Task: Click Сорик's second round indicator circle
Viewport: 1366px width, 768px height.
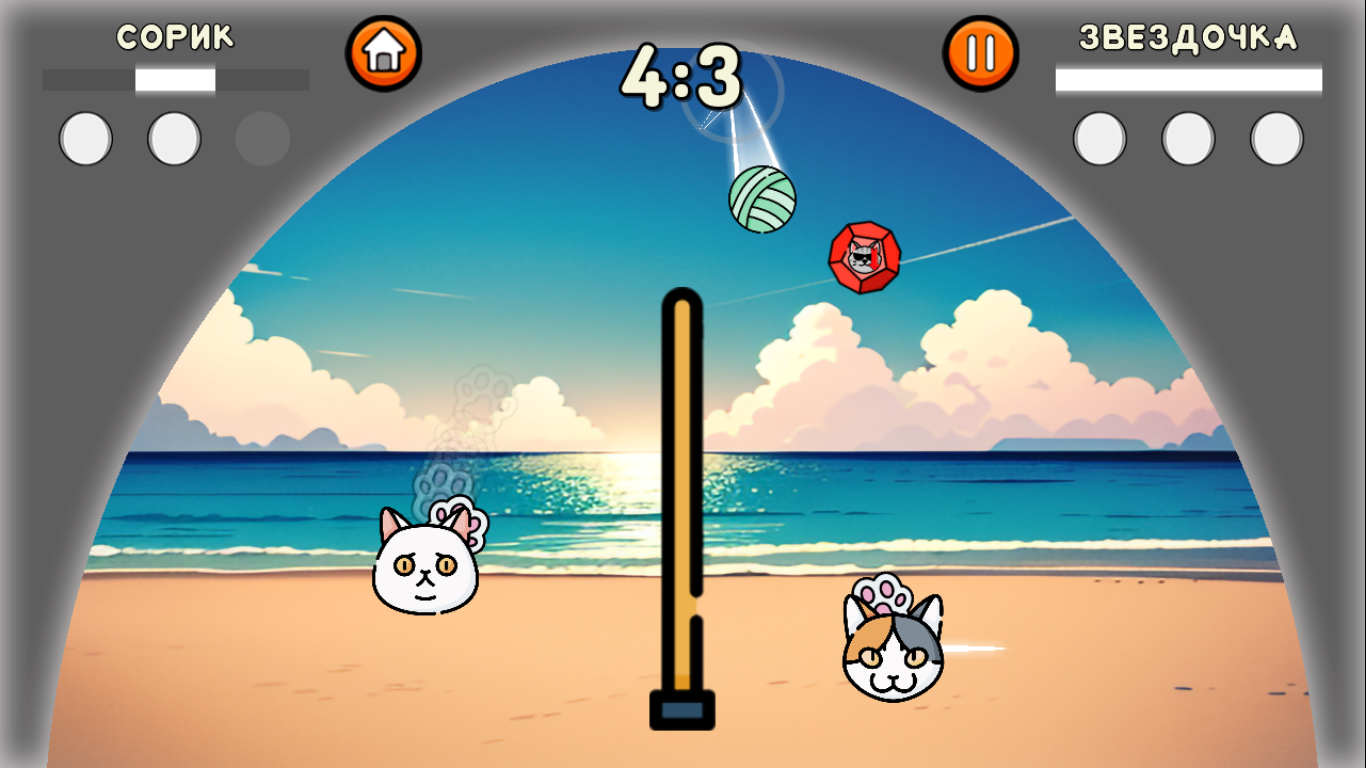Action: coord(176,138)
